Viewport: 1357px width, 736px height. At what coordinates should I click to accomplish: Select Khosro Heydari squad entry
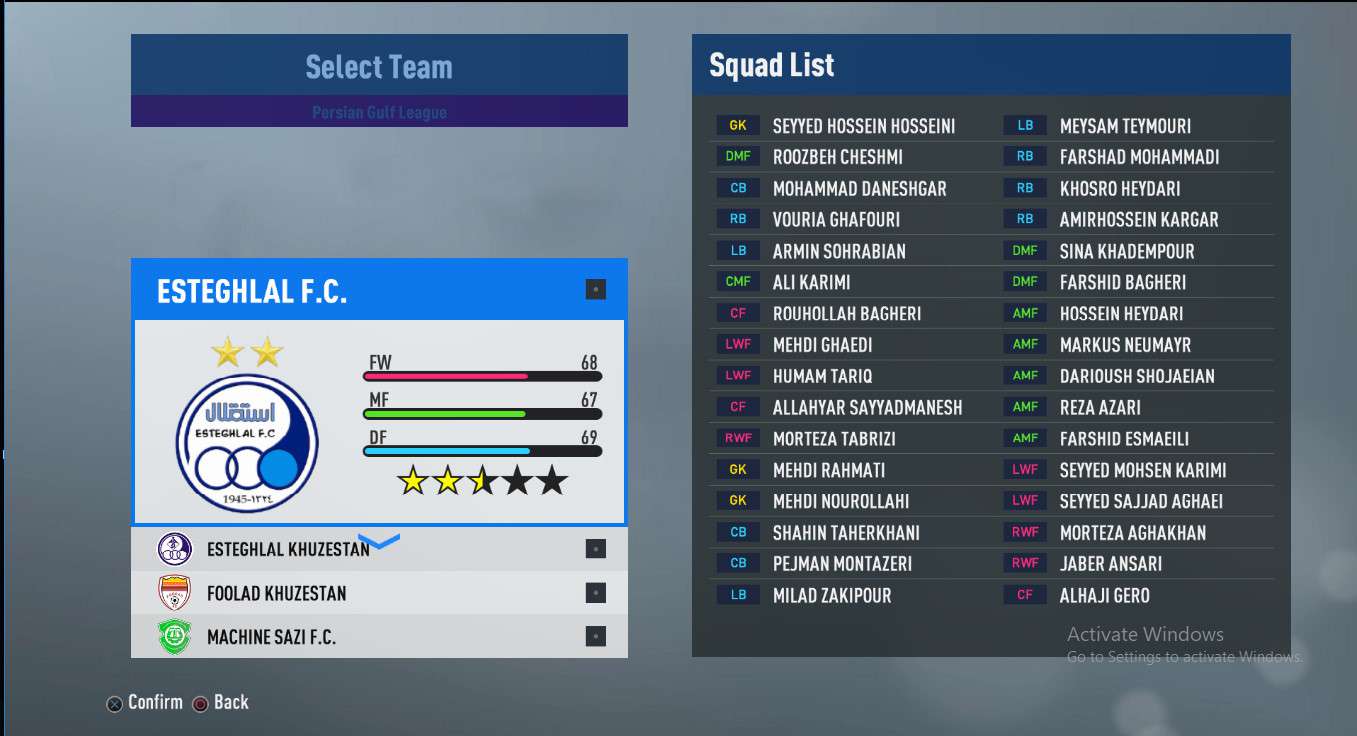pyautogui.click(x=1120, y=189)
